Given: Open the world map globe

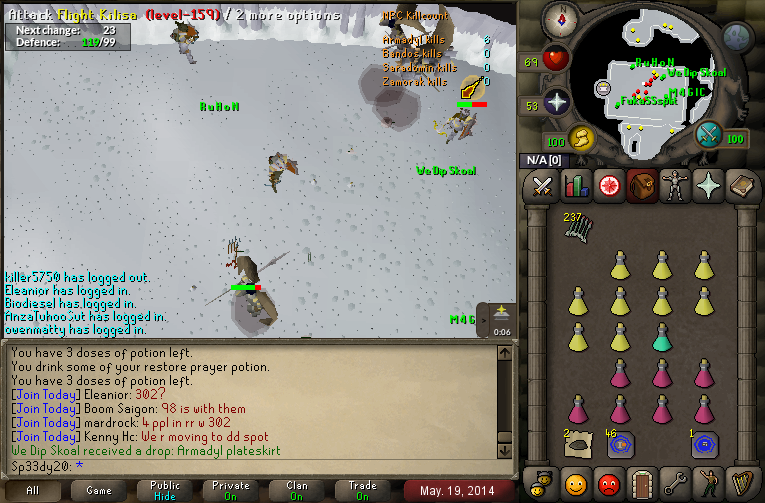Looking at the screenshot, I should pos(738,37).
